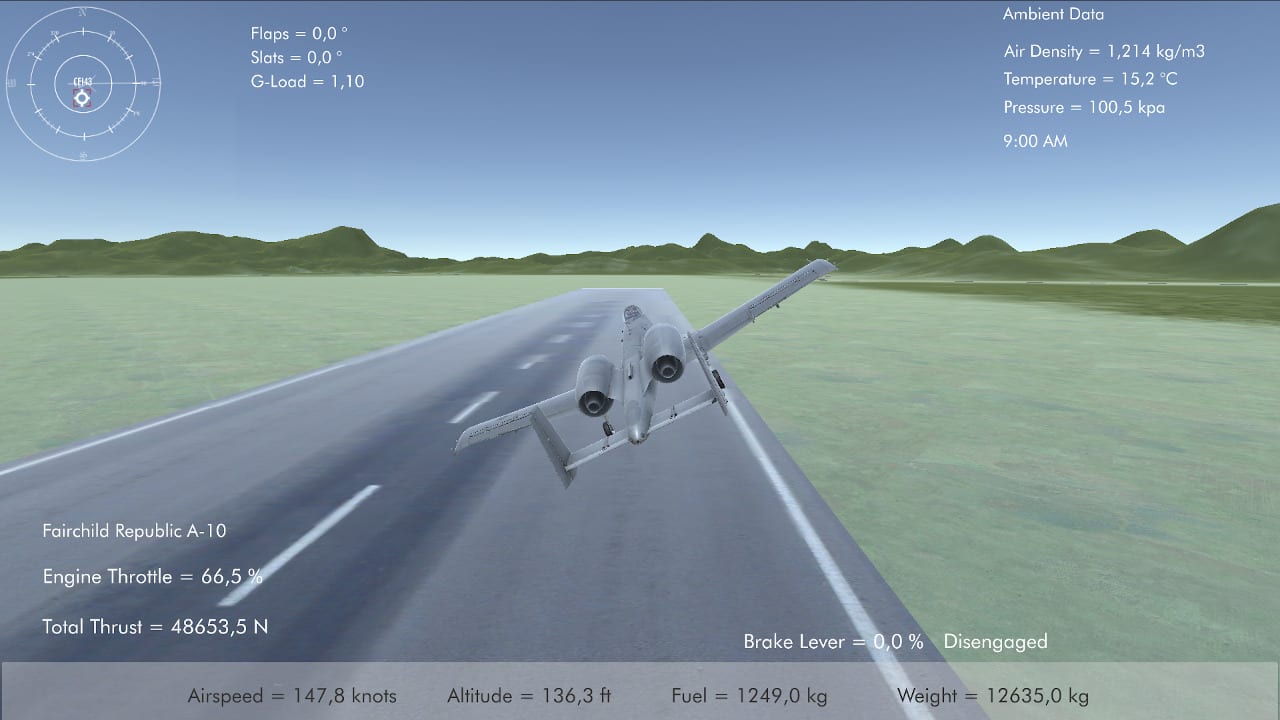Select the Air Density readout in Ambient Data
Image resolution: width=1280 pixels, height=720 pixels.
(x=1104, y=51)
